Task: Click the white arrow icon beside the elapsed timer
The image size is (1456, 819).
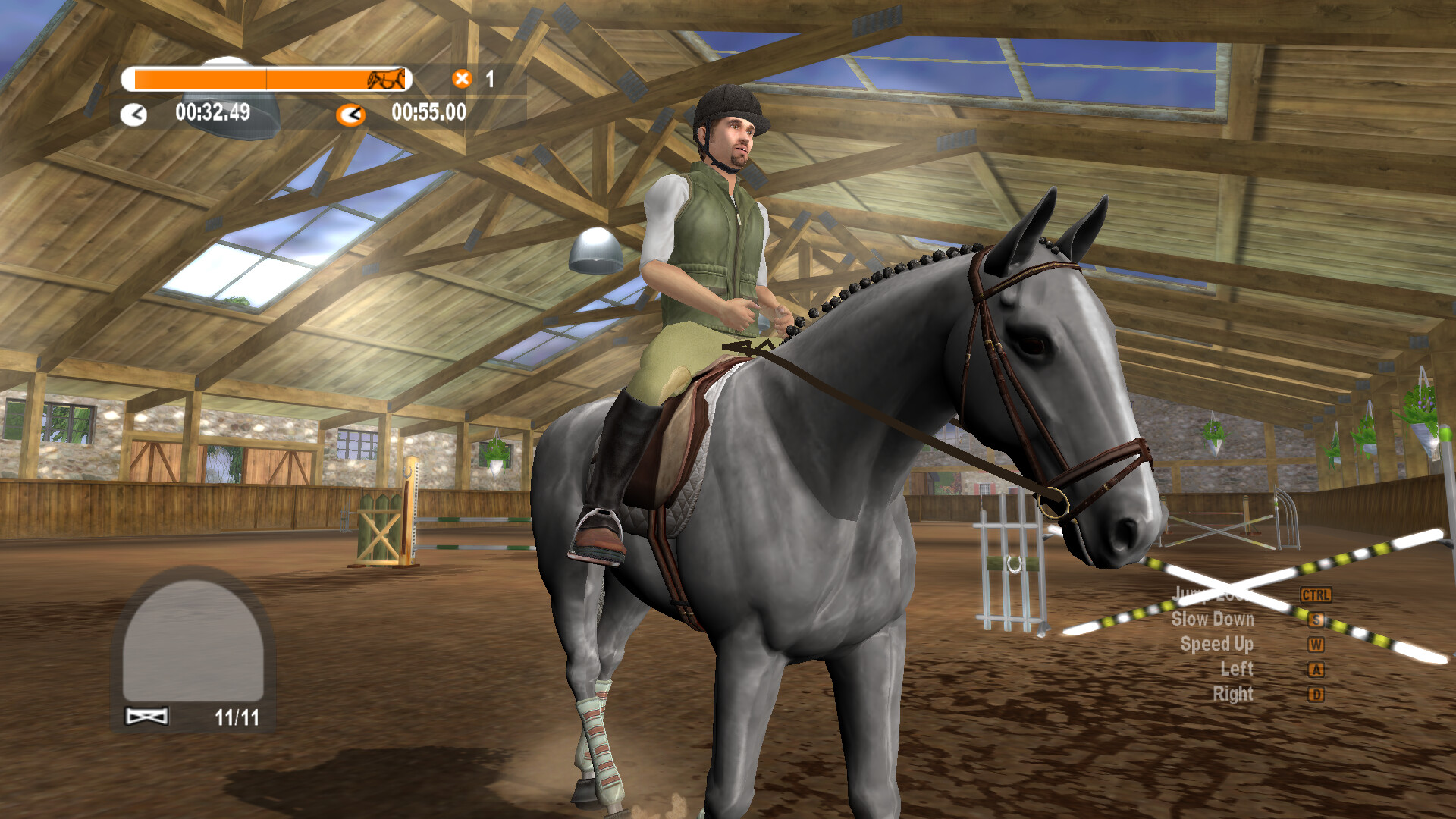Action: tap(133, 113)
